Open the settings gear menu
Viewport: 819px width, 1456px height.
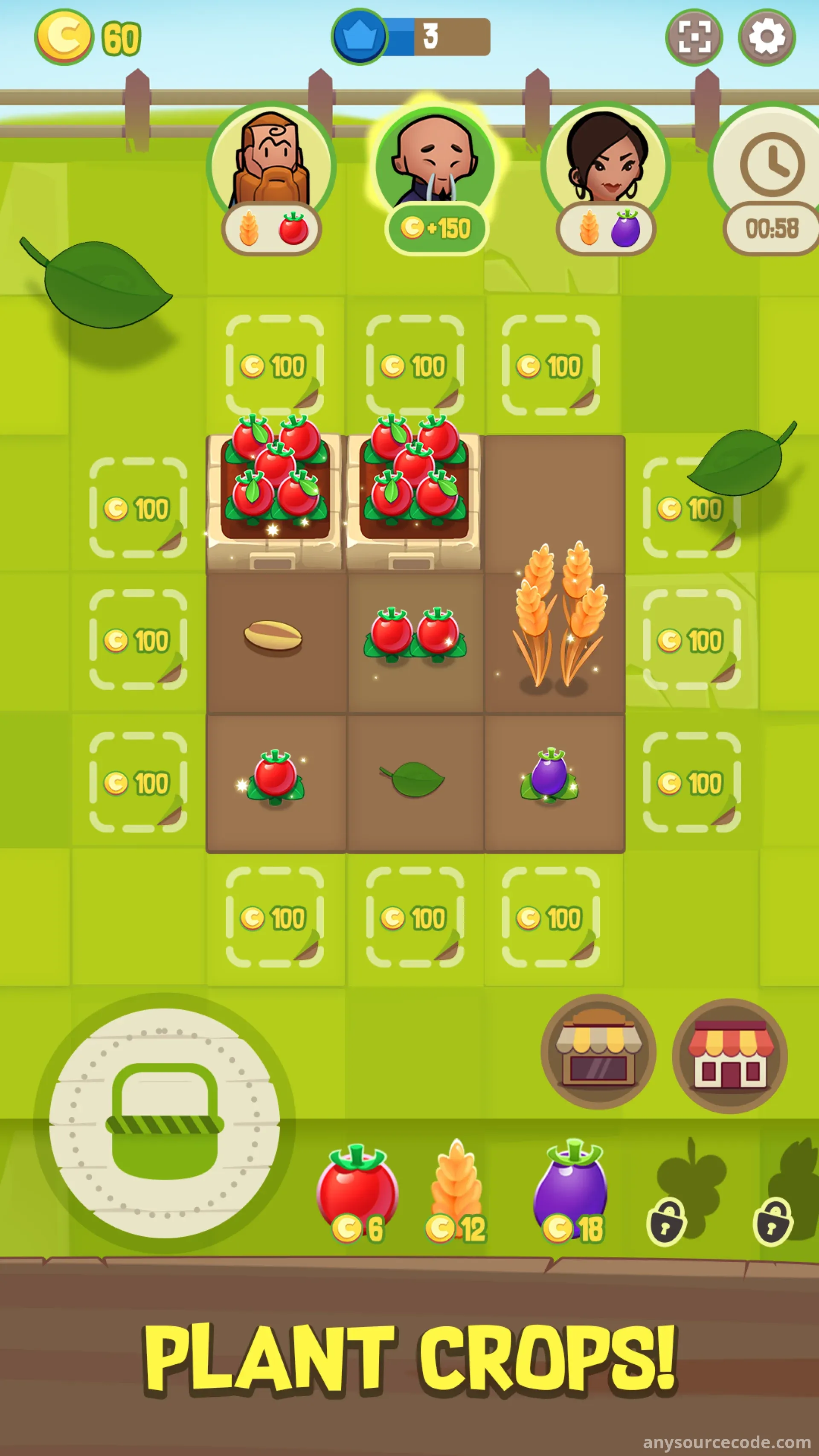pyautogui.click(x=766, y=37)
